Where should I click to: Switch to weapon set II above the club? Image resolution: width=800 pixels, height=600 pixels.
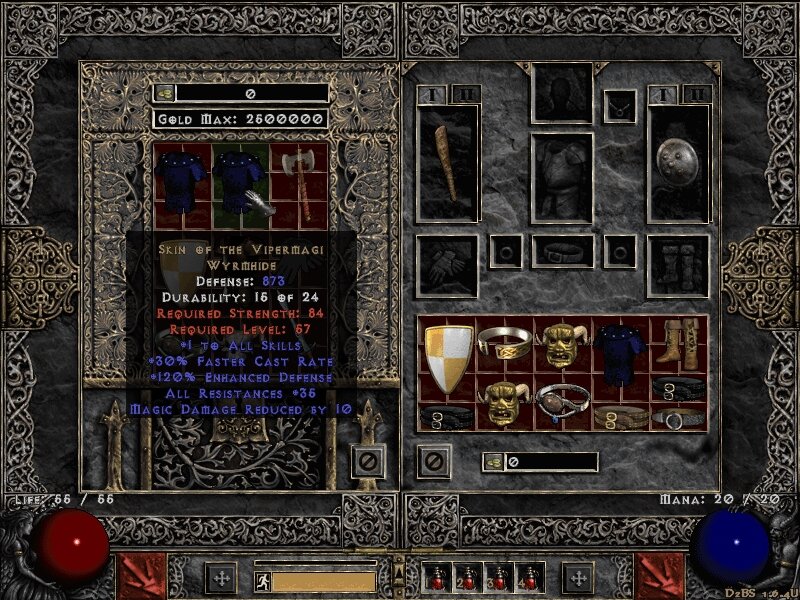point(466,95)
